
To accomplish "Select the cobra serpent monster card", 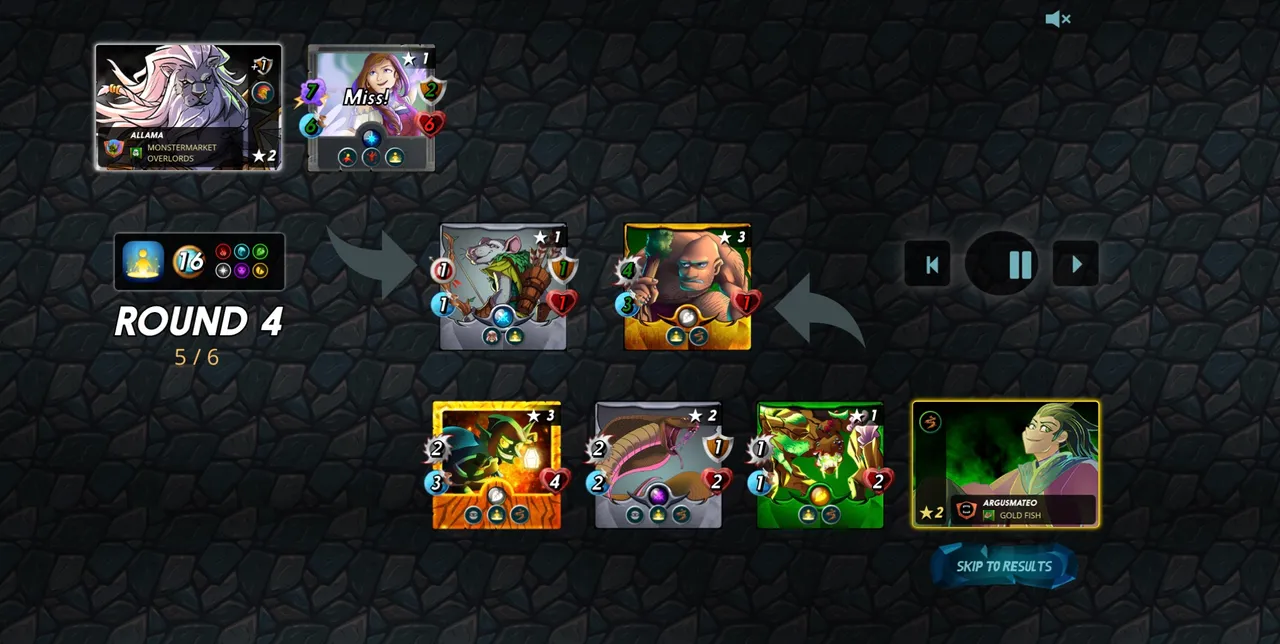I will 658,464.
